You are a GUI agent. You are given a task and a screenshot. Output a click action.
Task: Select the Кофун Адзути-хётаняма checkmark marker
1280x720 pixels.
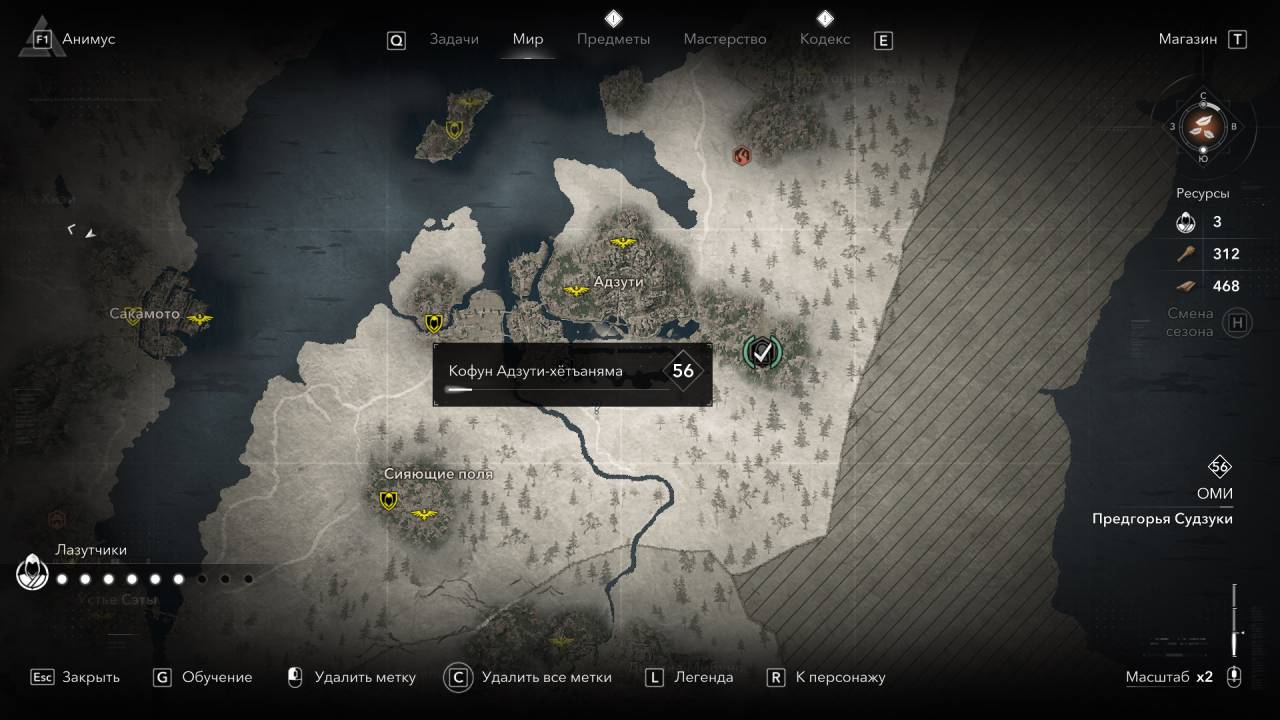point(763,351)
